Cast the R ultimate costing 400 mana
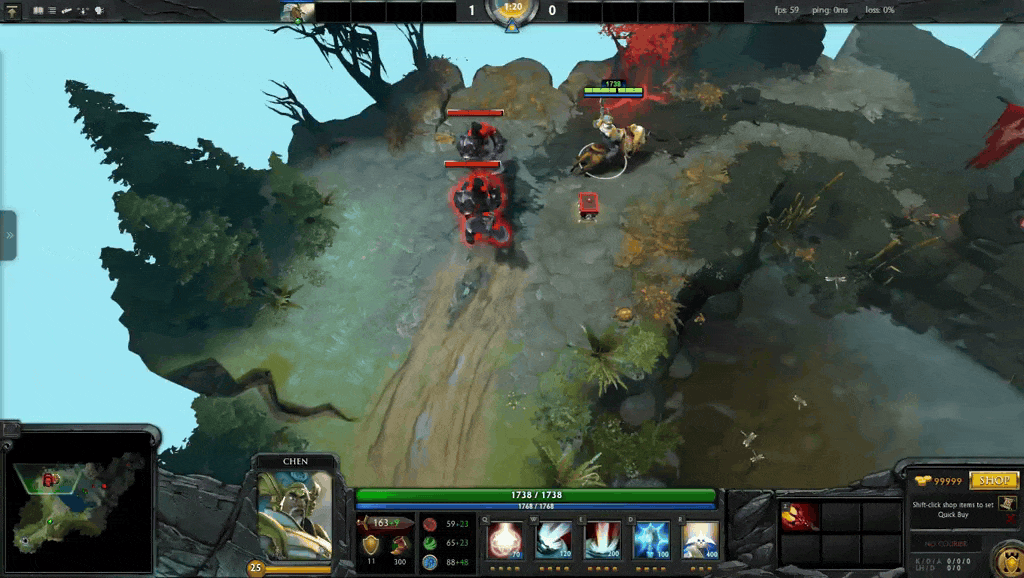This screenshot has width=1024, height=578. [700, 540]
